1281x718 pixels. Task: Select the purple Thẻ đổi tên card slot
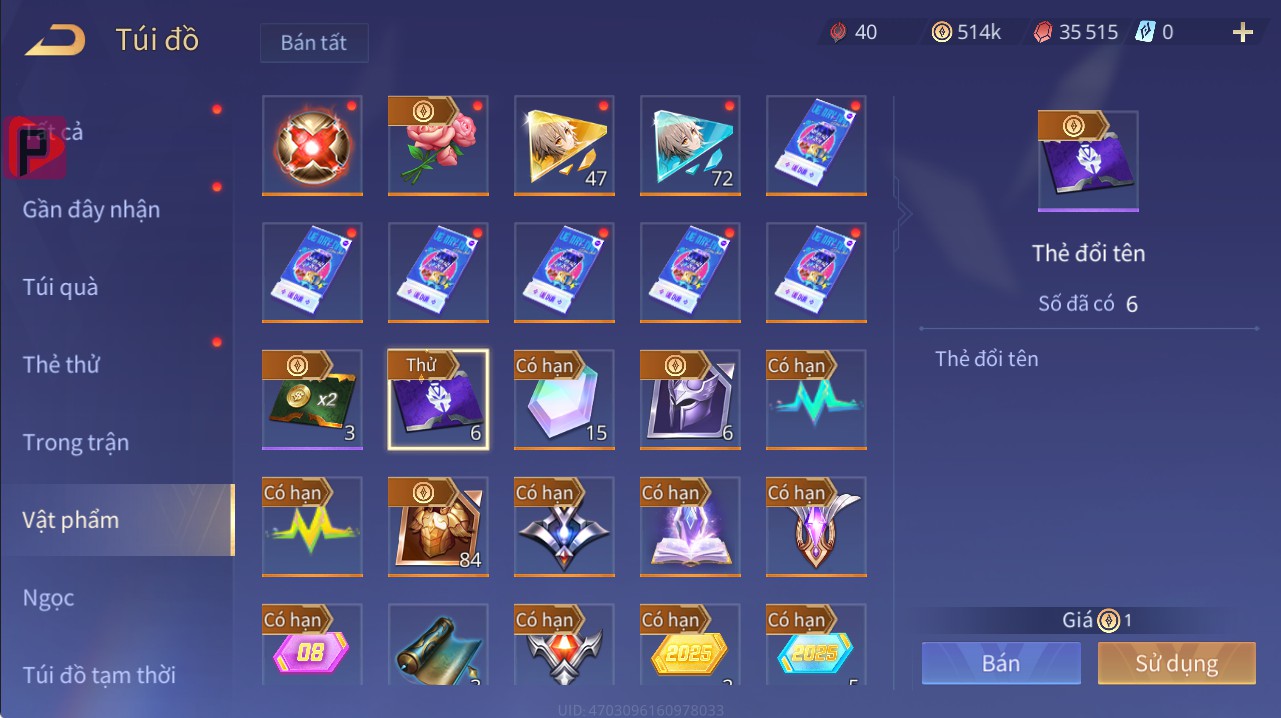[x=438, y=400]
